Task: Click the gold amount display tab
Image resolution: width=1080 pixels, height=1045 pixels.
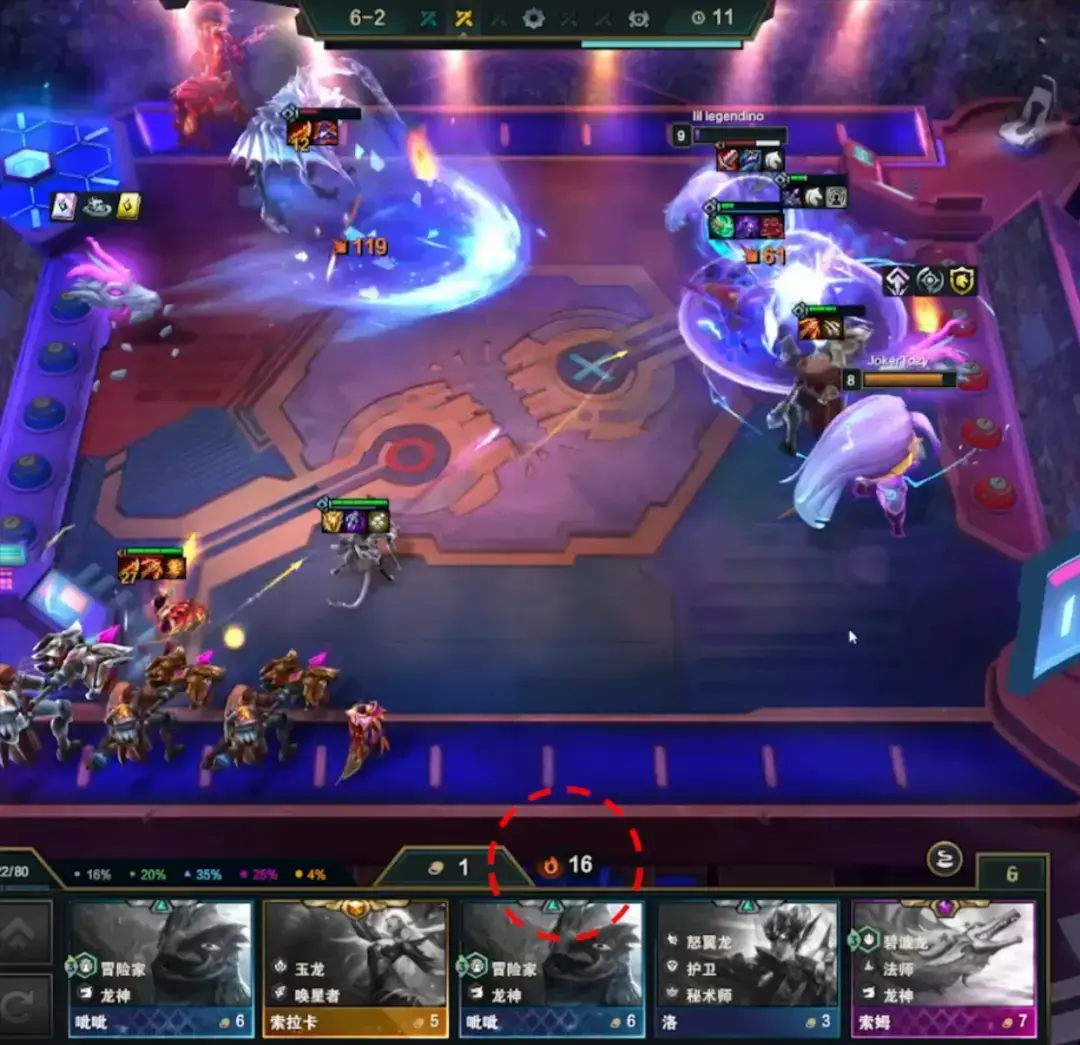Action: 449,867
